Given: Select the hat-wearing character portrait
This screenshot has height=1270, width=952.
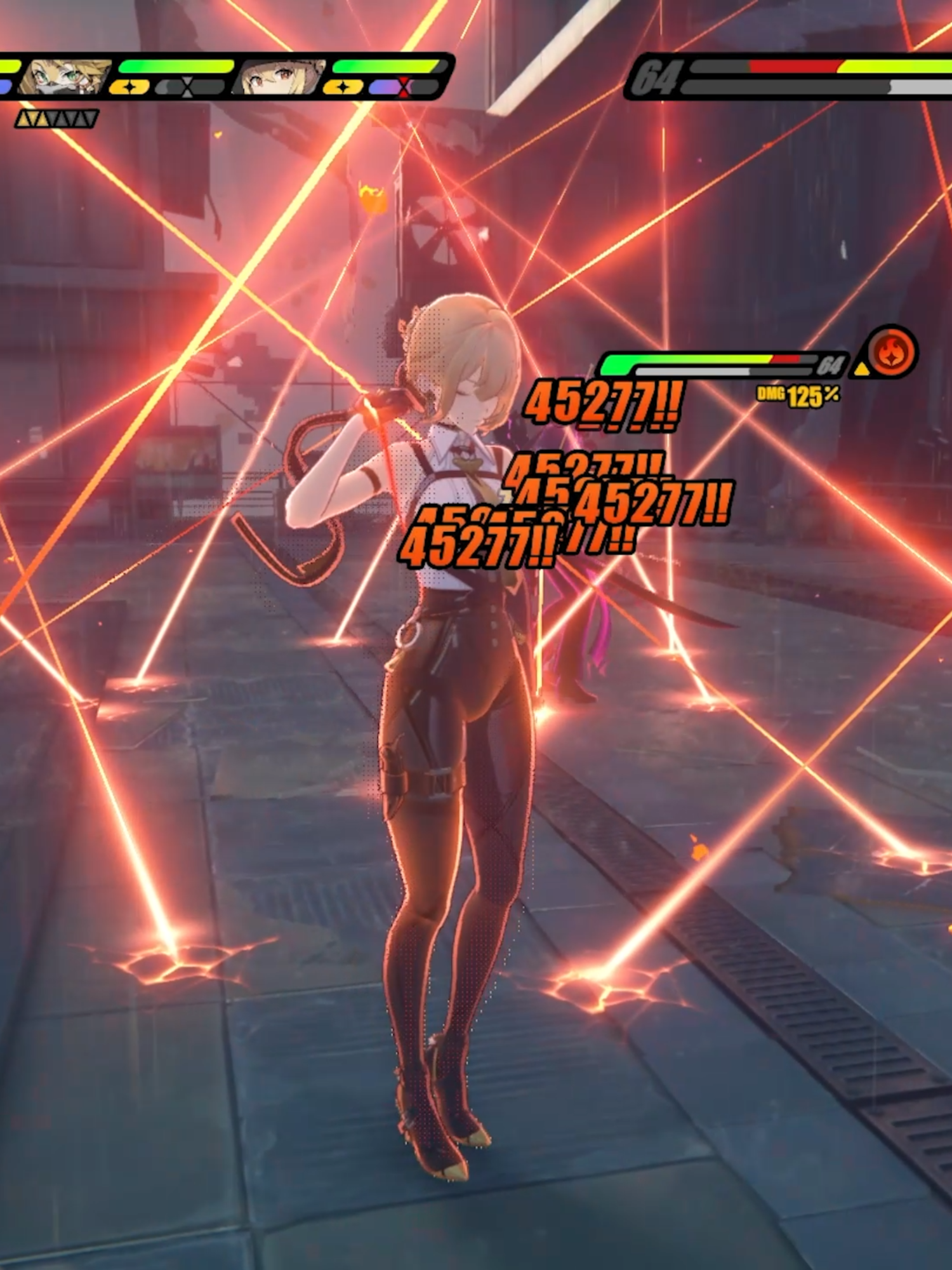Looking at the screenshot, I should click(x=279, y=76).
